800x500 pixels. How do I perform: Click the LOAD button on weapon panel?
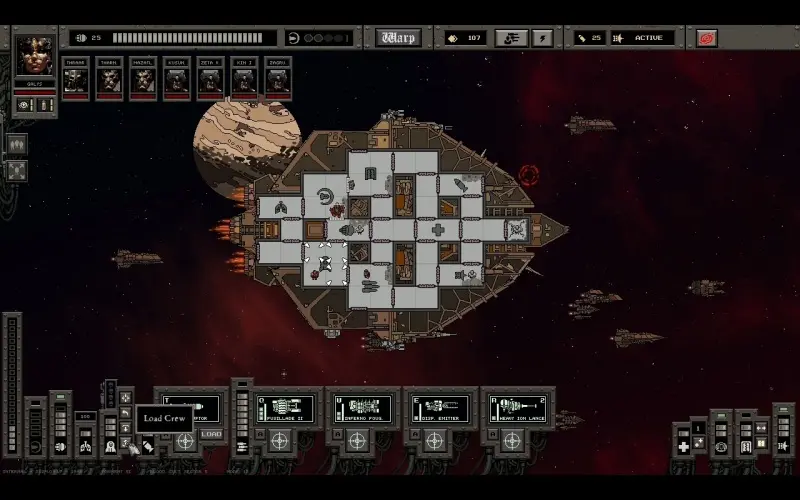[x=211, y=433]
